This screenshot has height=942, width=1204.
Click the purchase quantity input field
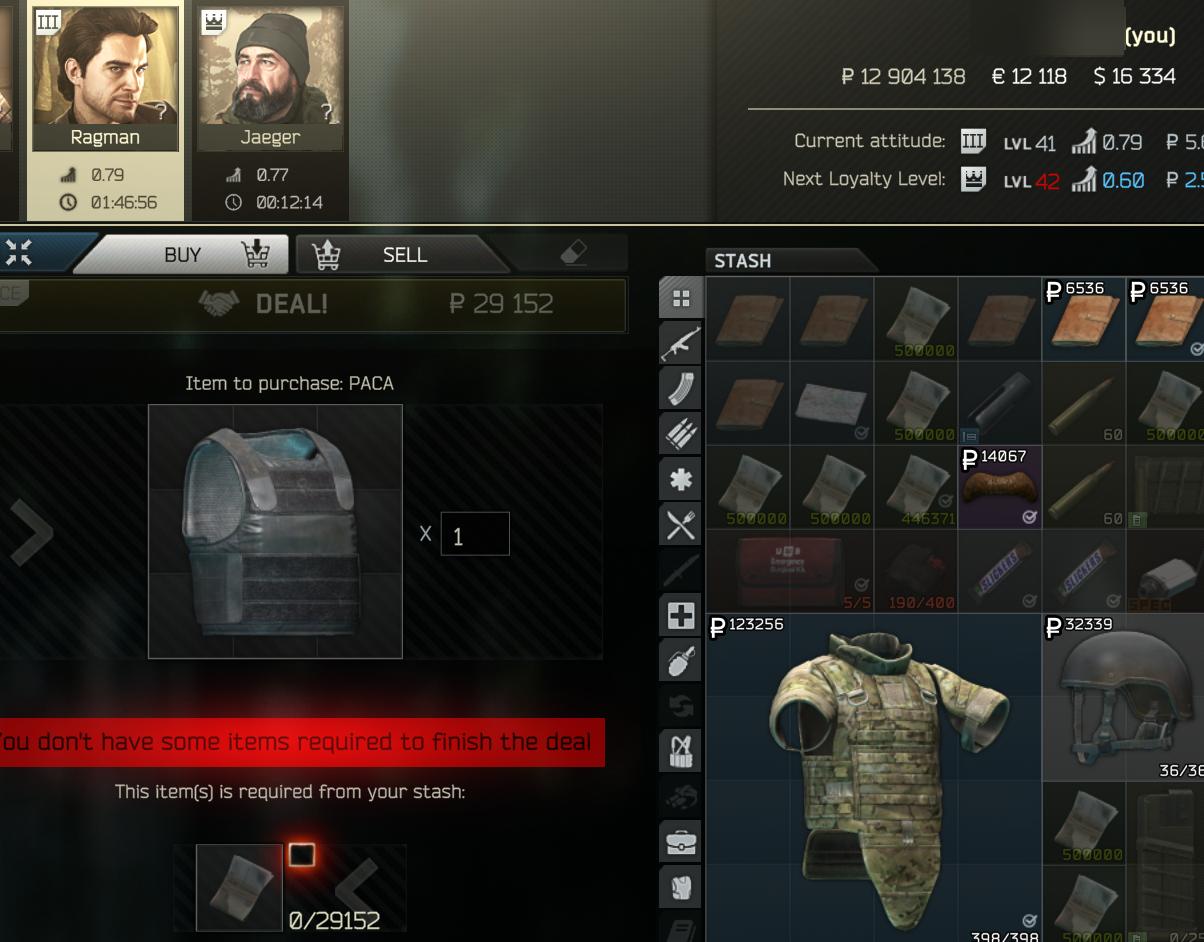pos(475,534)
